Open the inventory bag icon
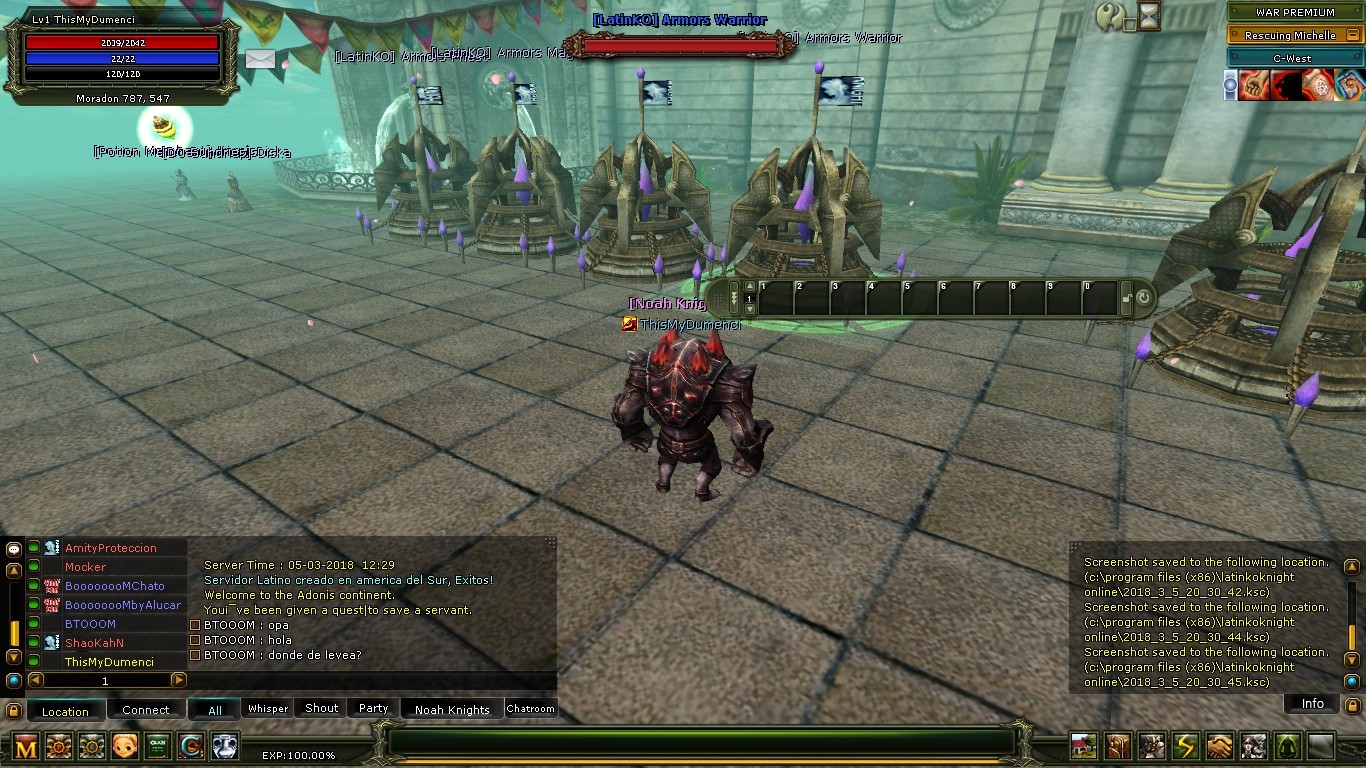This screenshot has width=1366, height=768. [1120, 747]
